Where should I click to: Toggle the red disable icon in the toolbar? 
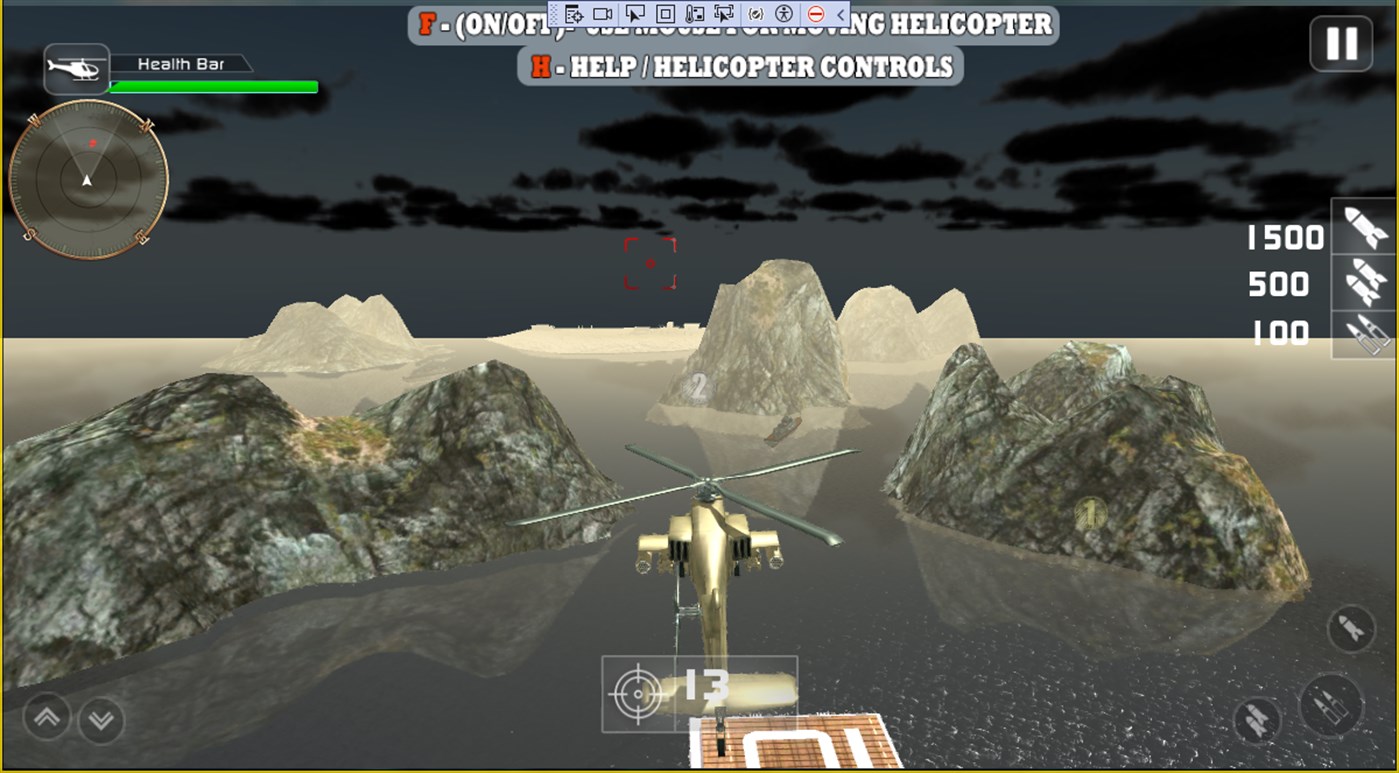point(817,14)
